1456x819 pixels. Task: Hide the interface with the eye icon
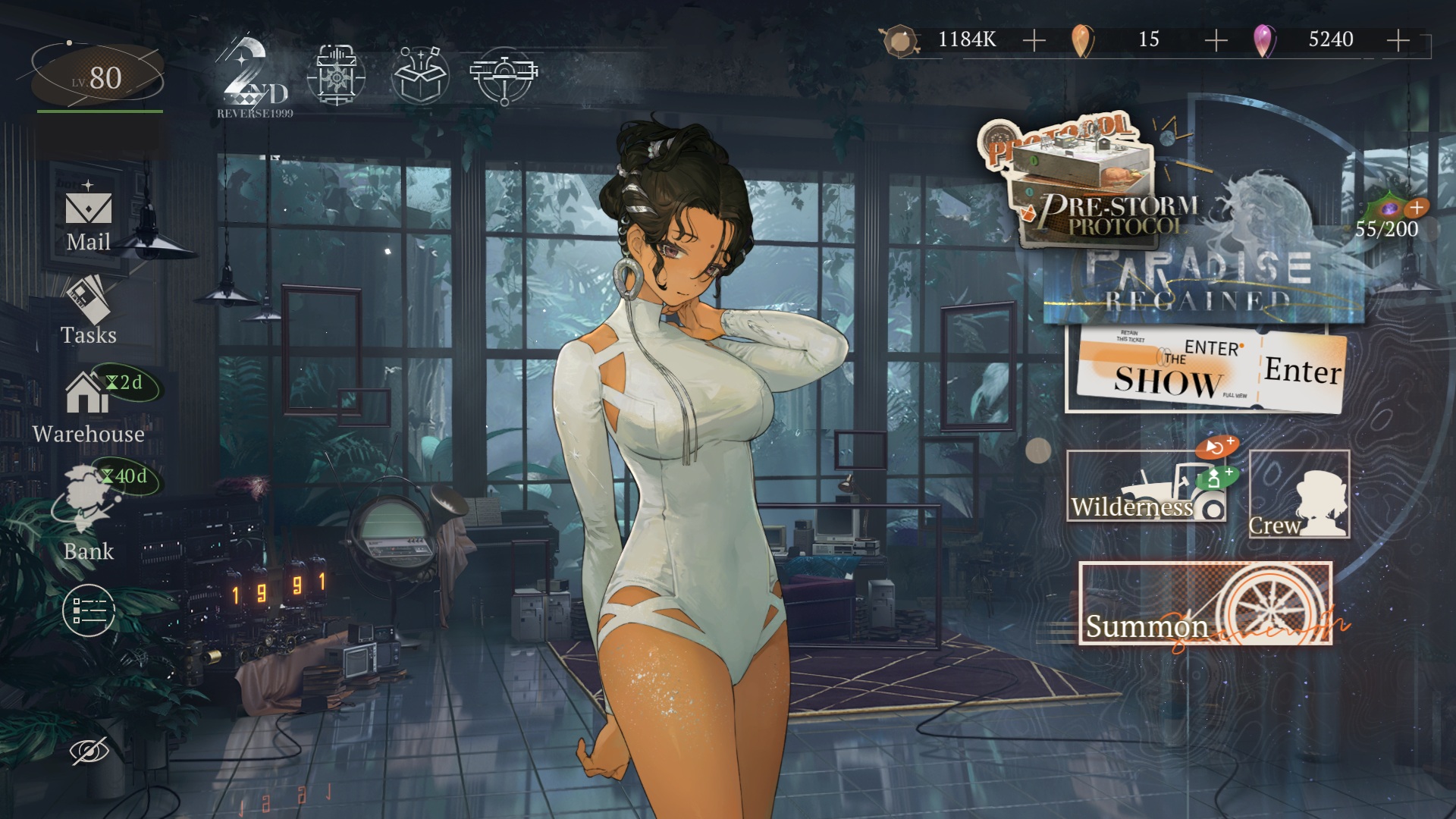[89, 751]
